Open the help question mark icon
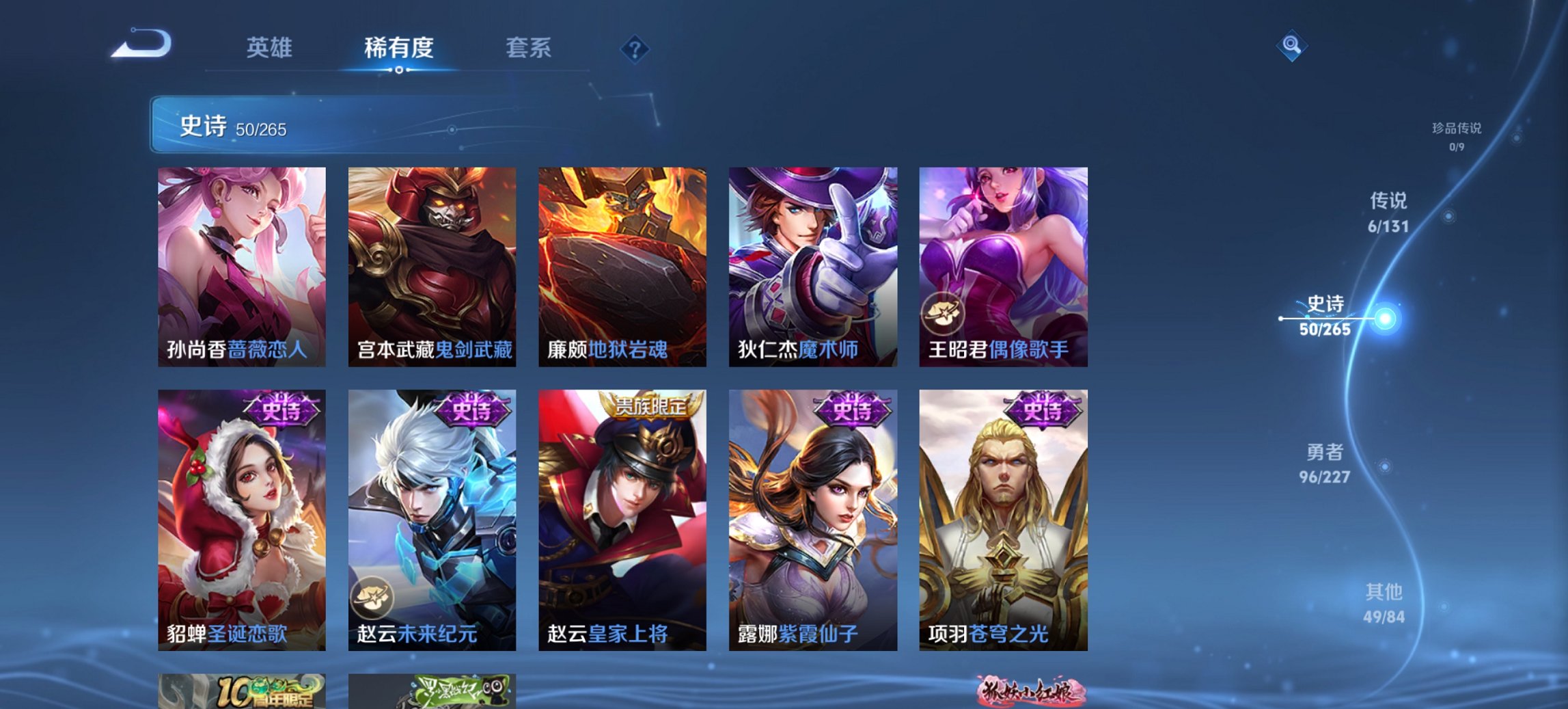The image size is (1568, 709). (x=634, y=49)
